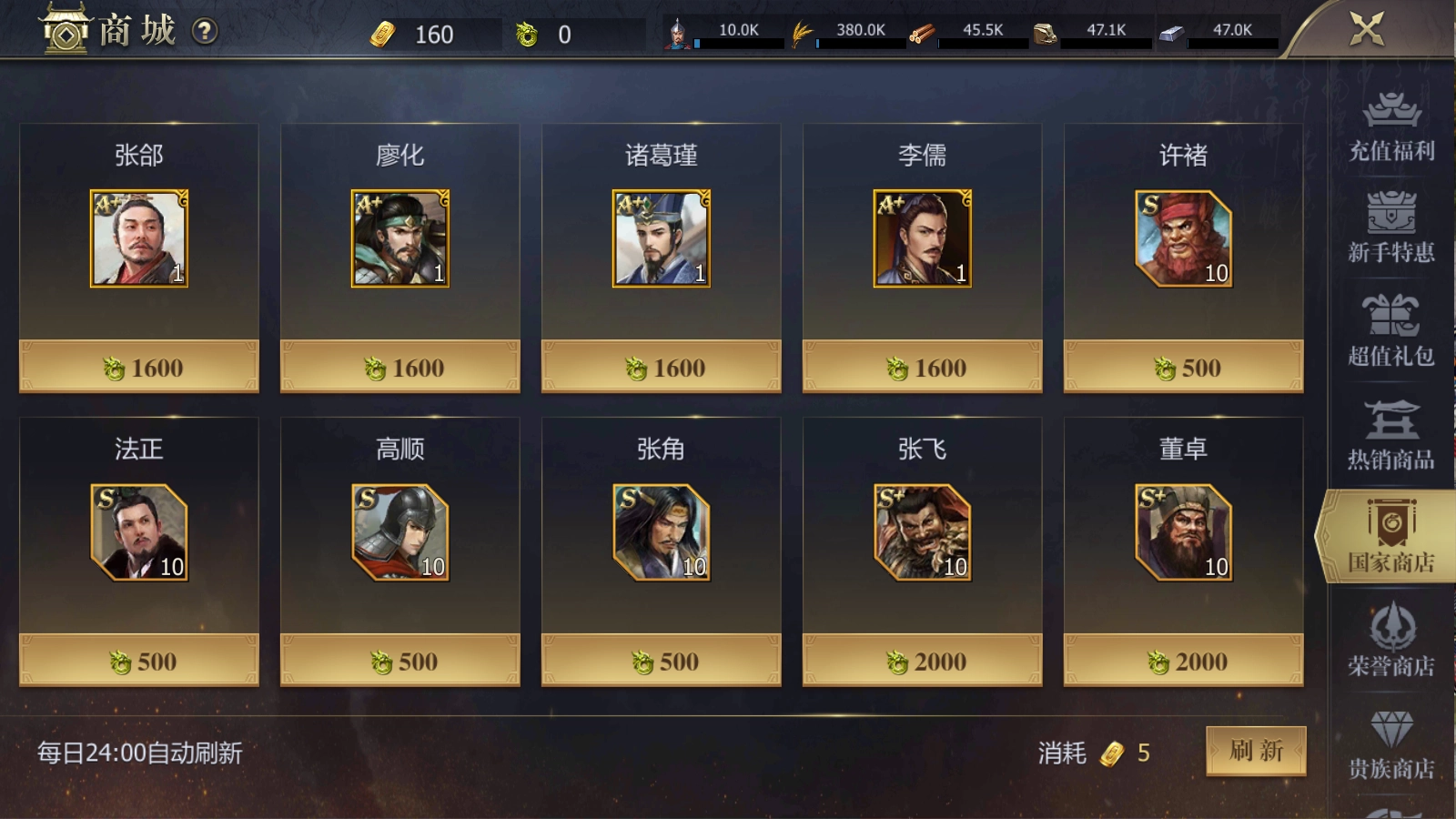
Task: Choose the 诸葛瑾 general card
Action: 662,239
